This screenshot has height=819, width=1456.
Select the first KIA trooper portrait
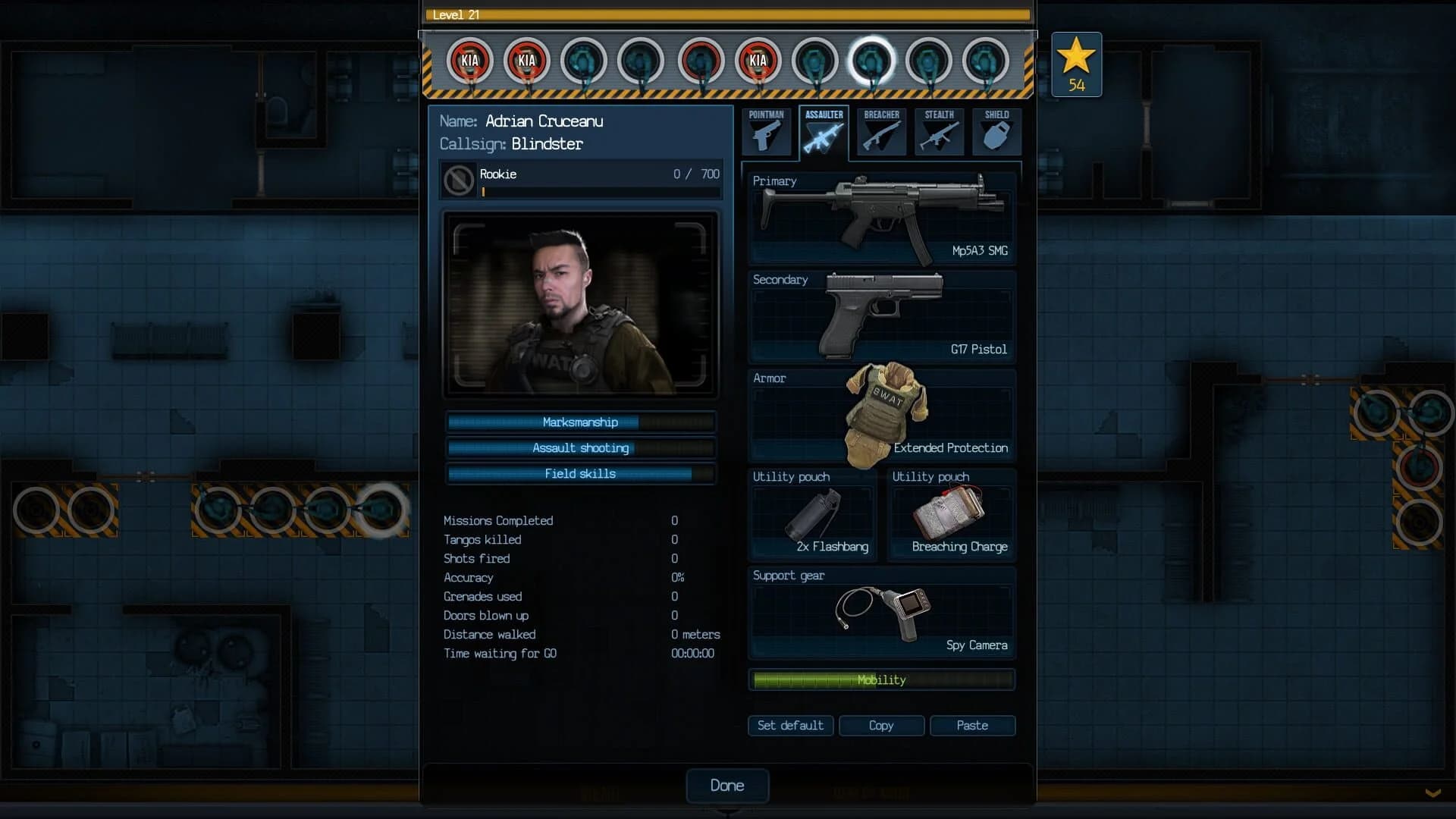tap(469, 61)
